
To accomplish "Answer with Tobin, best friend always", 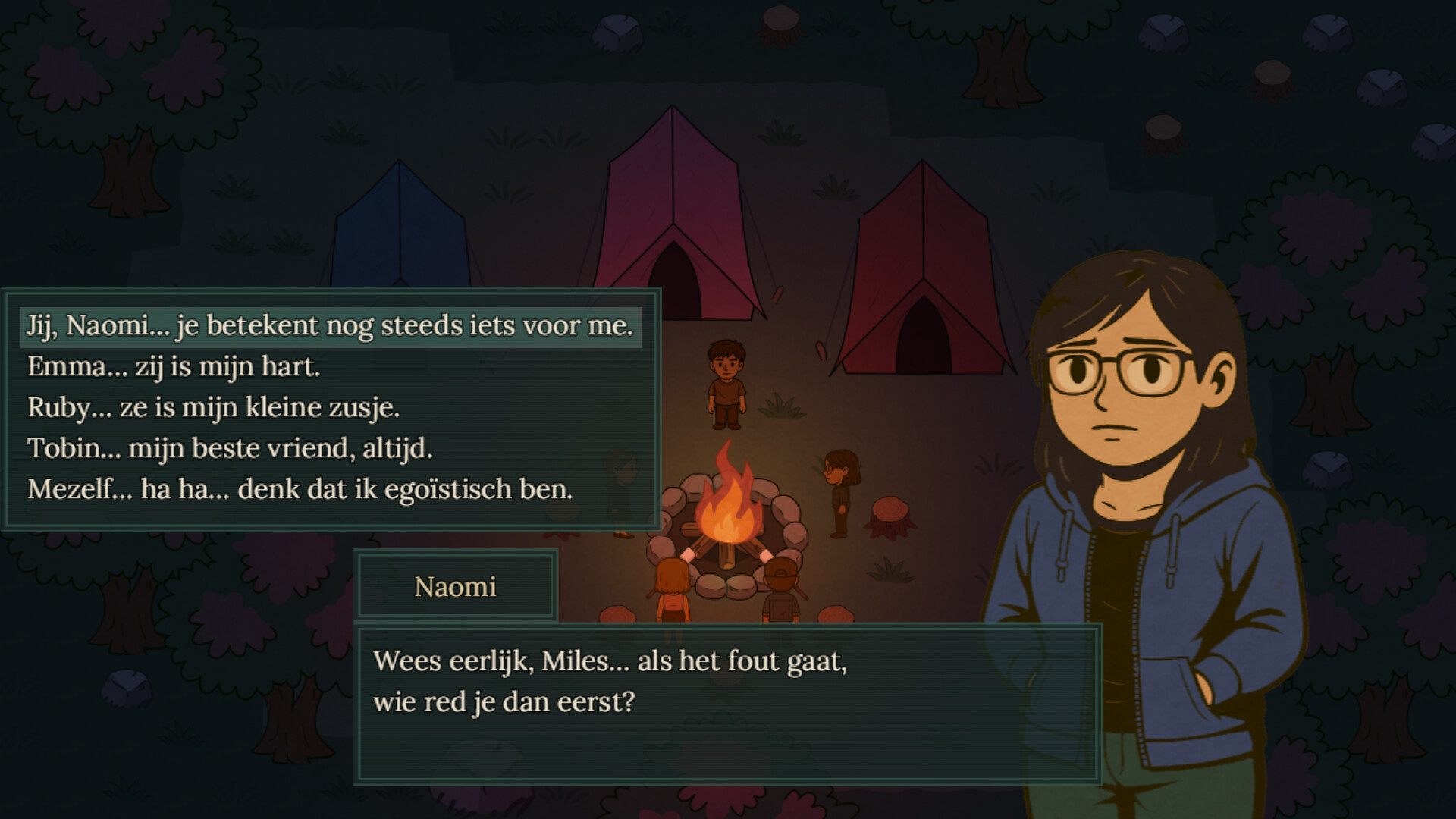I will (x=230, y=449).
